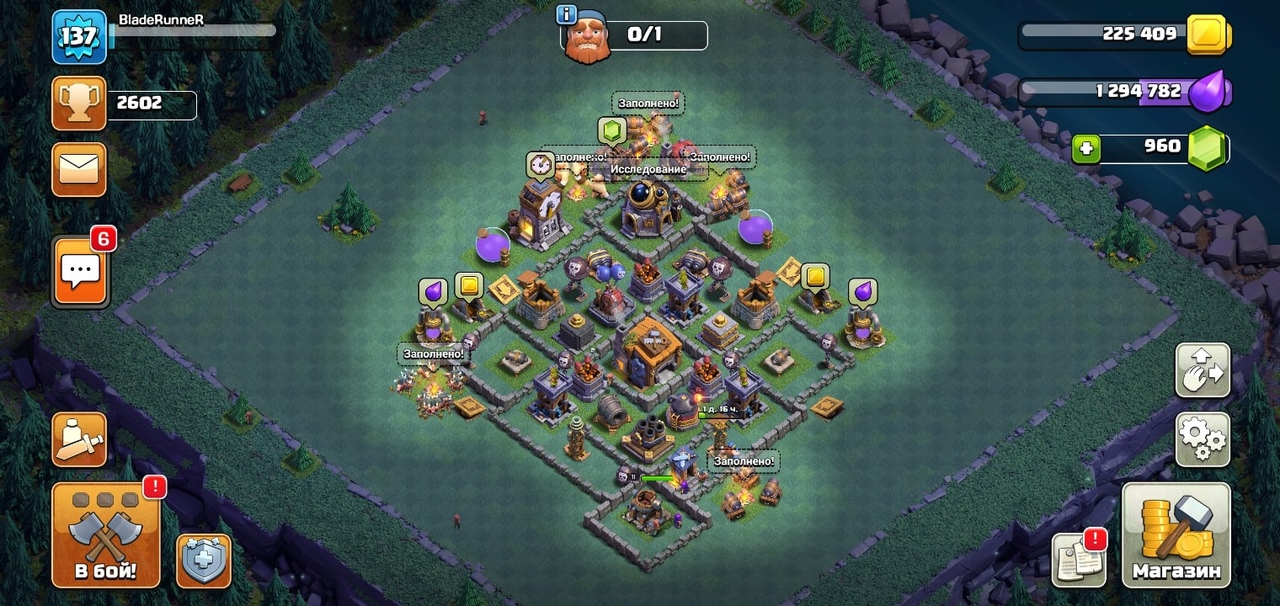This screenshot has height=606, width=1280.
Task: Open the helmet and sword army button
Action: [x=79, y=439]
